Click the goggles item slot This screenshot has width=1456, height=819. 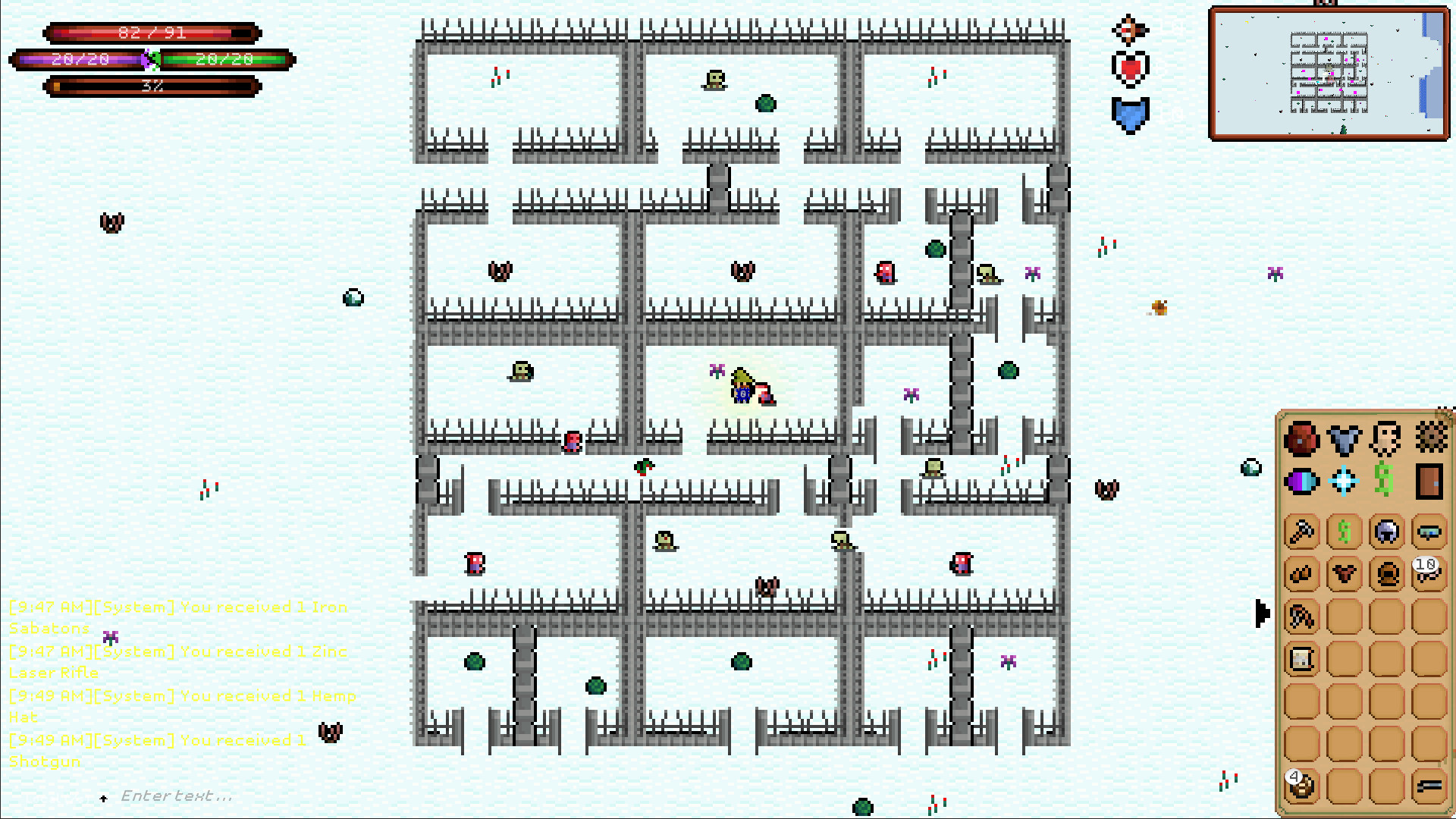click(1429, 533)
